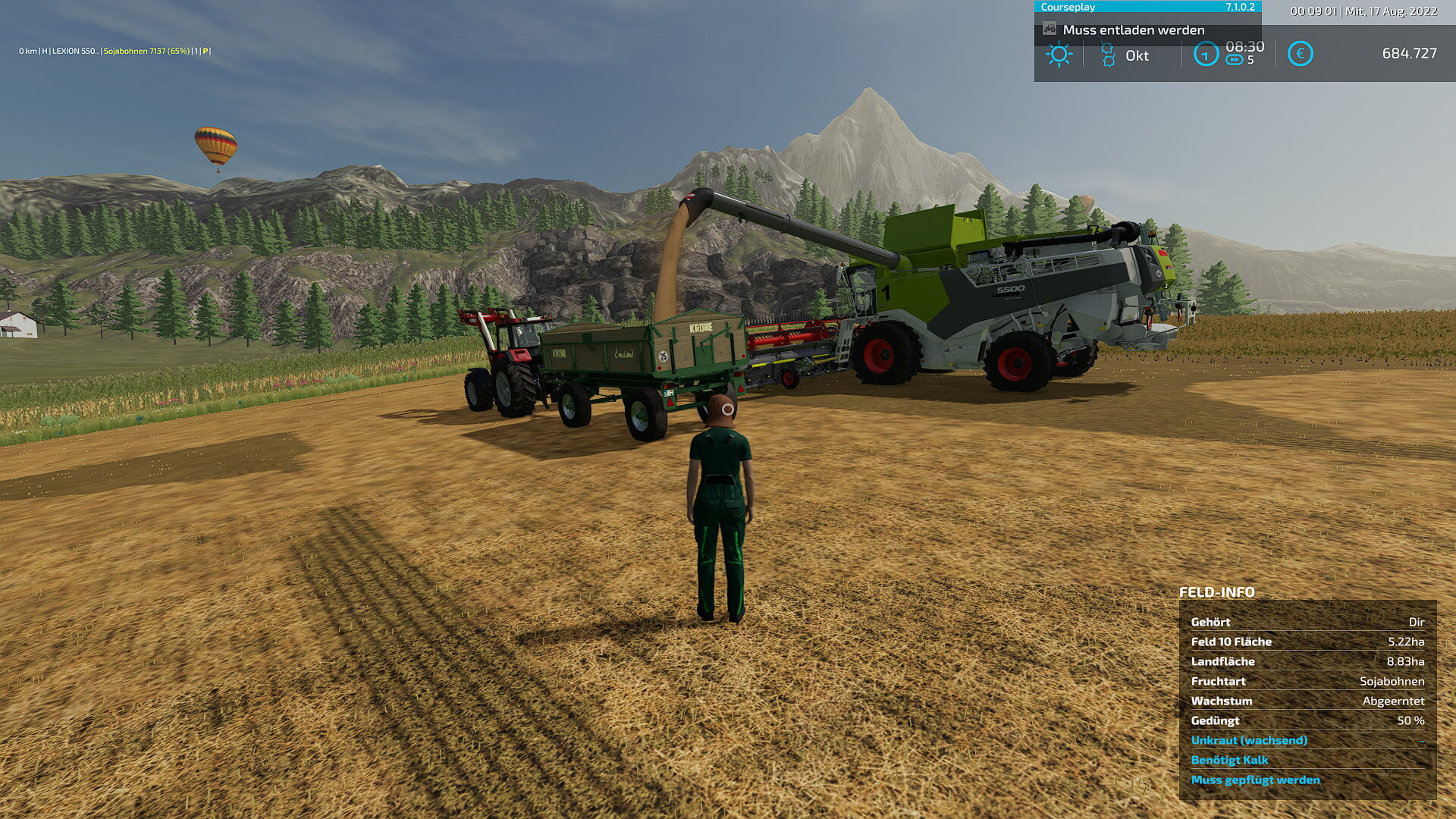This screenshot has width=1456, height=819.
Task: Click the clock icon beside 08:30
Action: [x=1206, y=54]
